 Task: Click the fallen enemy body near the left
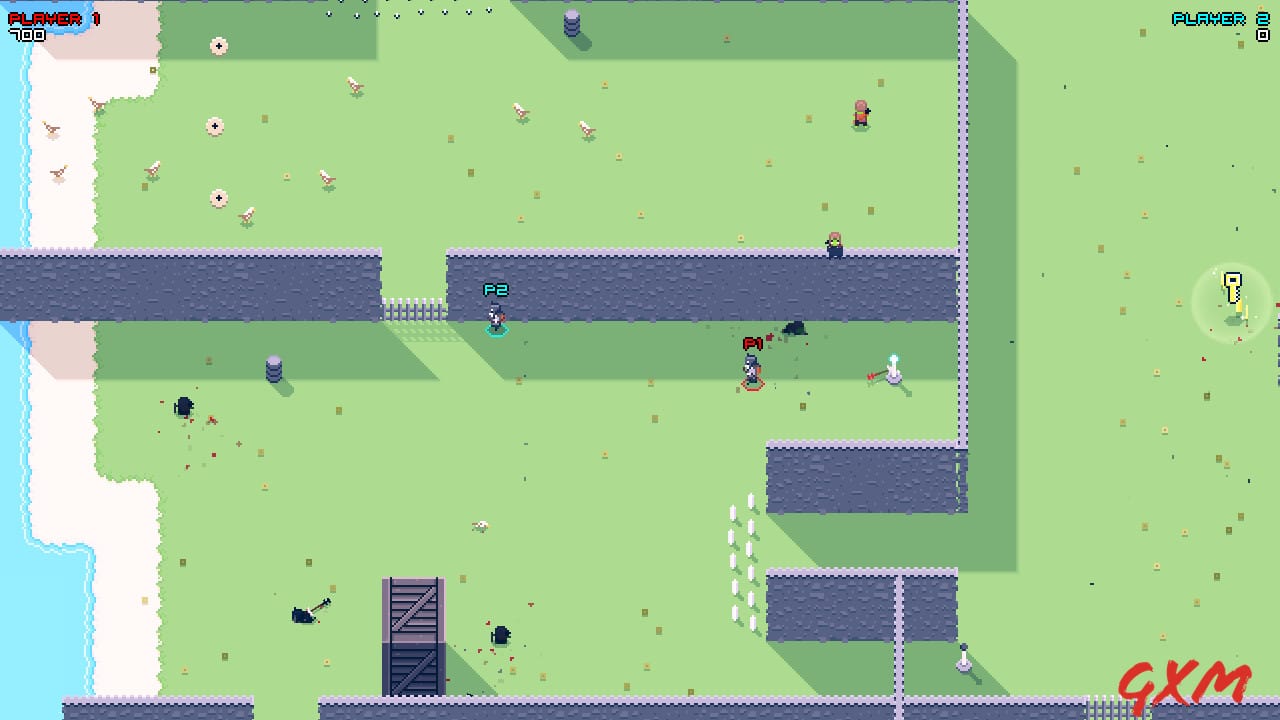pos(185,405)
